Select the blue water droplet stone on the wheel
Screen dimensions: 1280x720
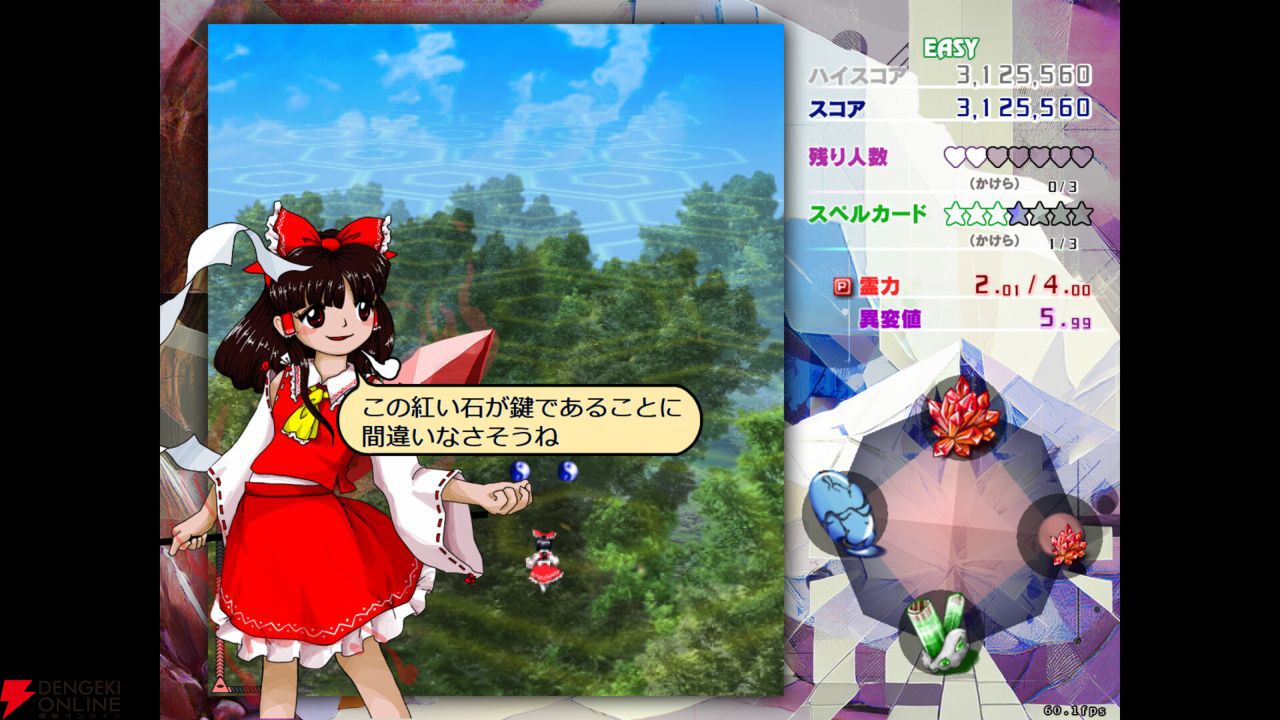[843, 512]
